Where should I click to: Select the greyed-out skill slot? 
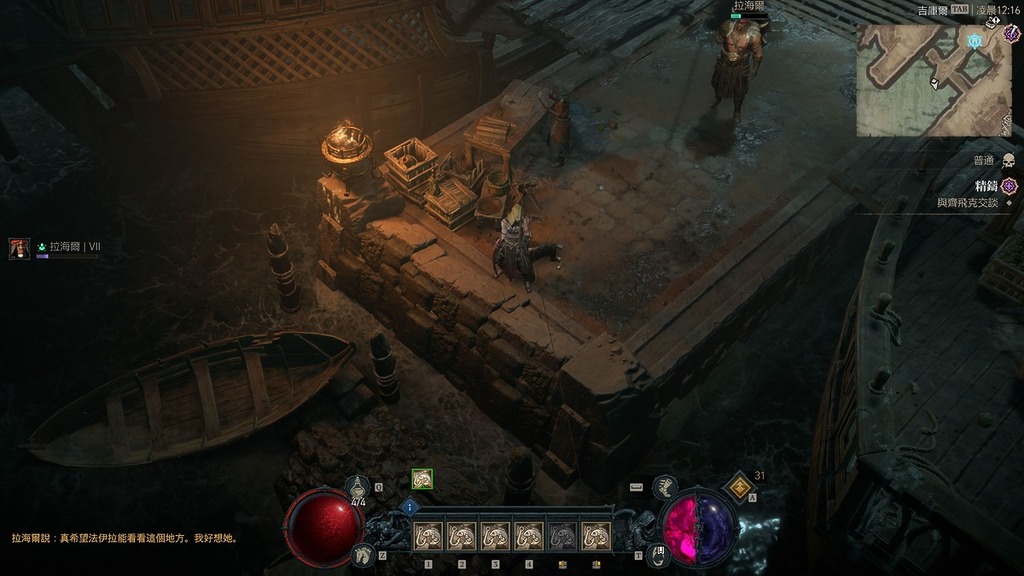click(x=564, y=537)
